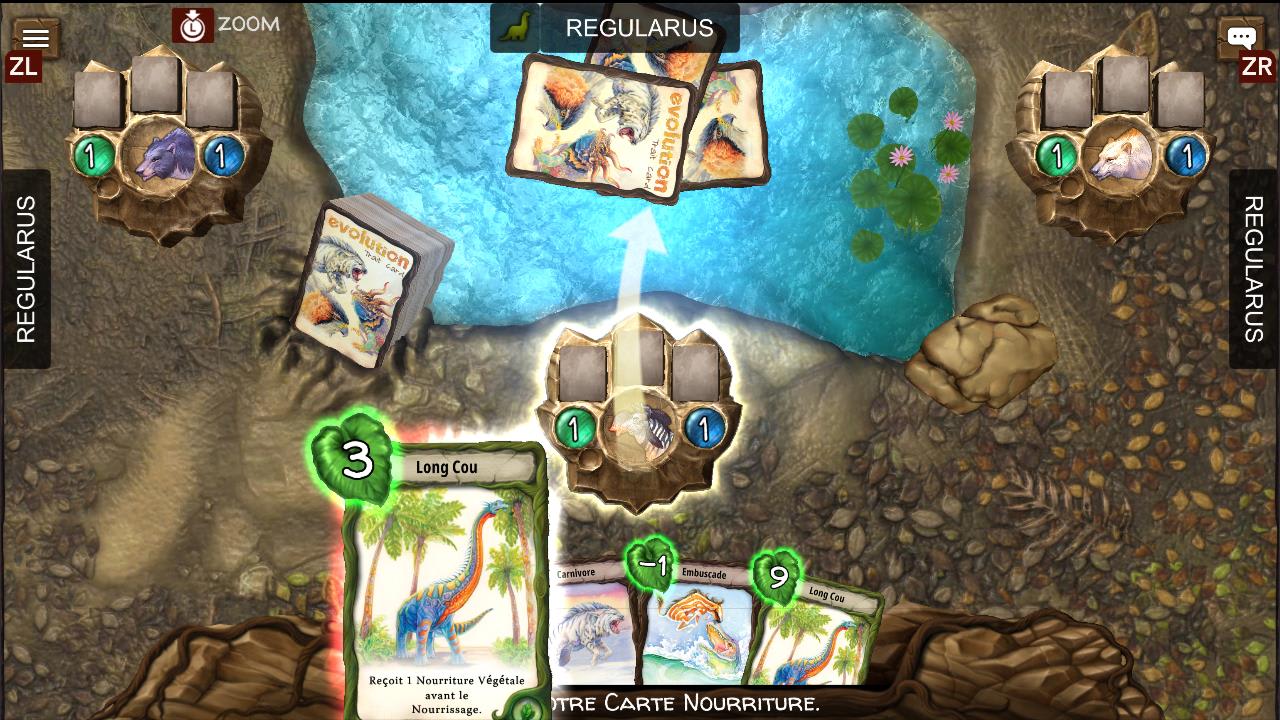Open the face-down discard pile above the watering hole
Viewport: 1280px width, 720px height.
(x=630, y=120)
